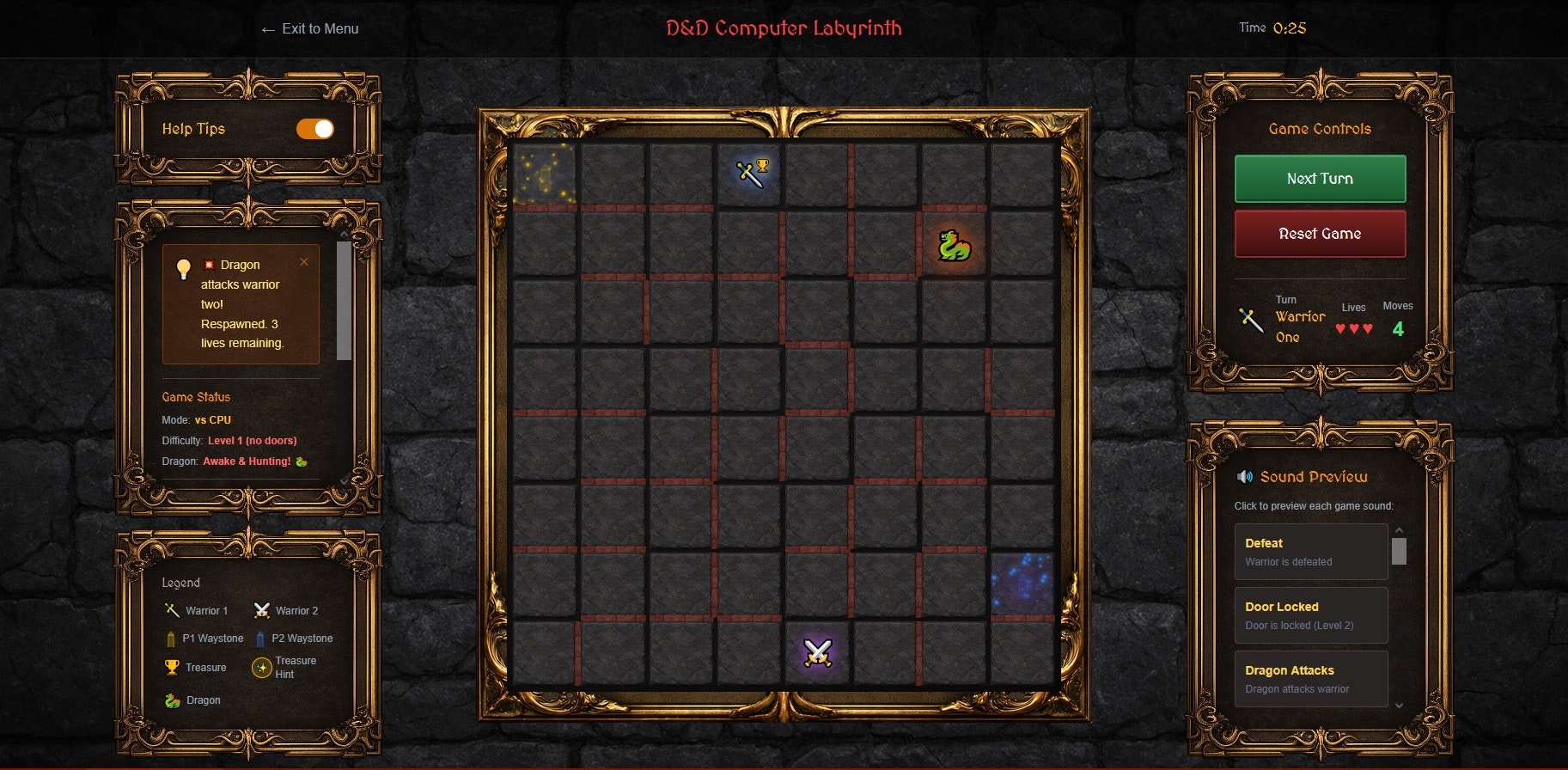Click the blue sparkle waystone tile on the right

point(1021,585)
